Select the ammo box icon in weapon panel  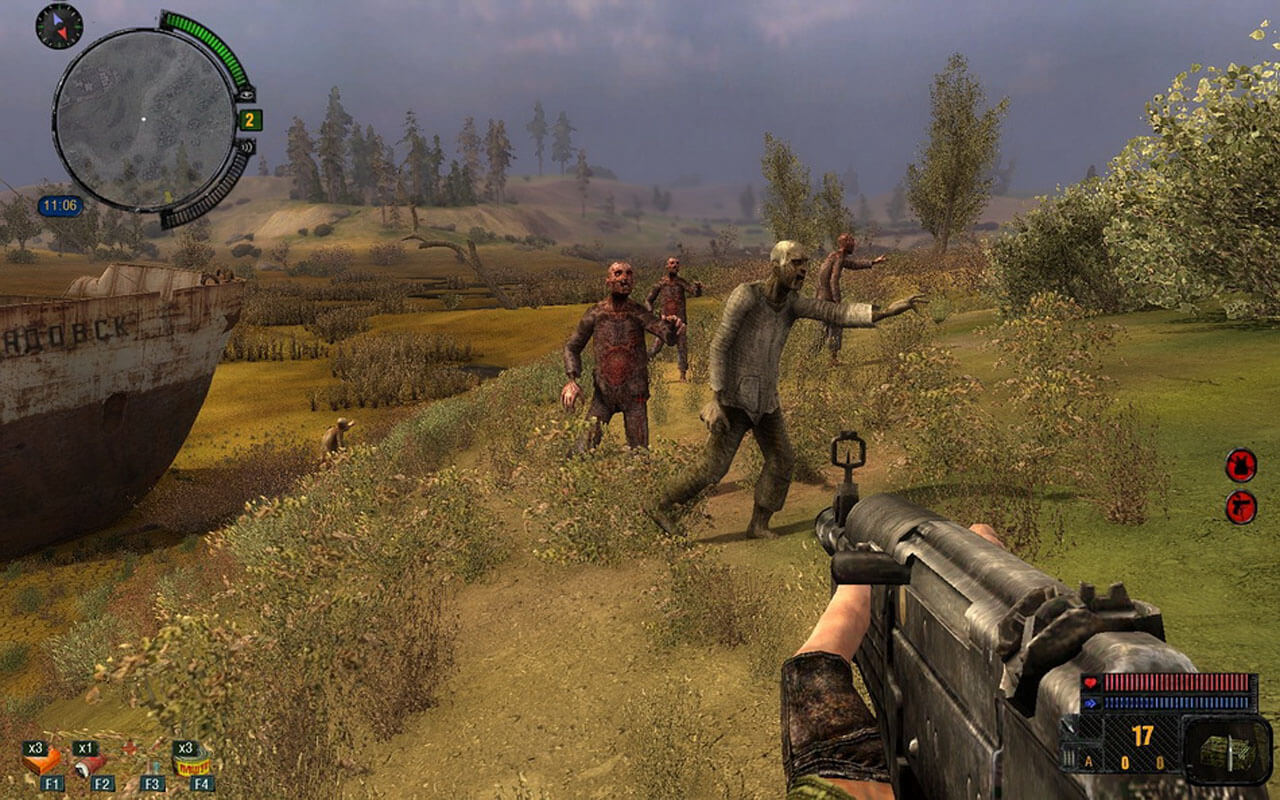(x=1226, y=751)
